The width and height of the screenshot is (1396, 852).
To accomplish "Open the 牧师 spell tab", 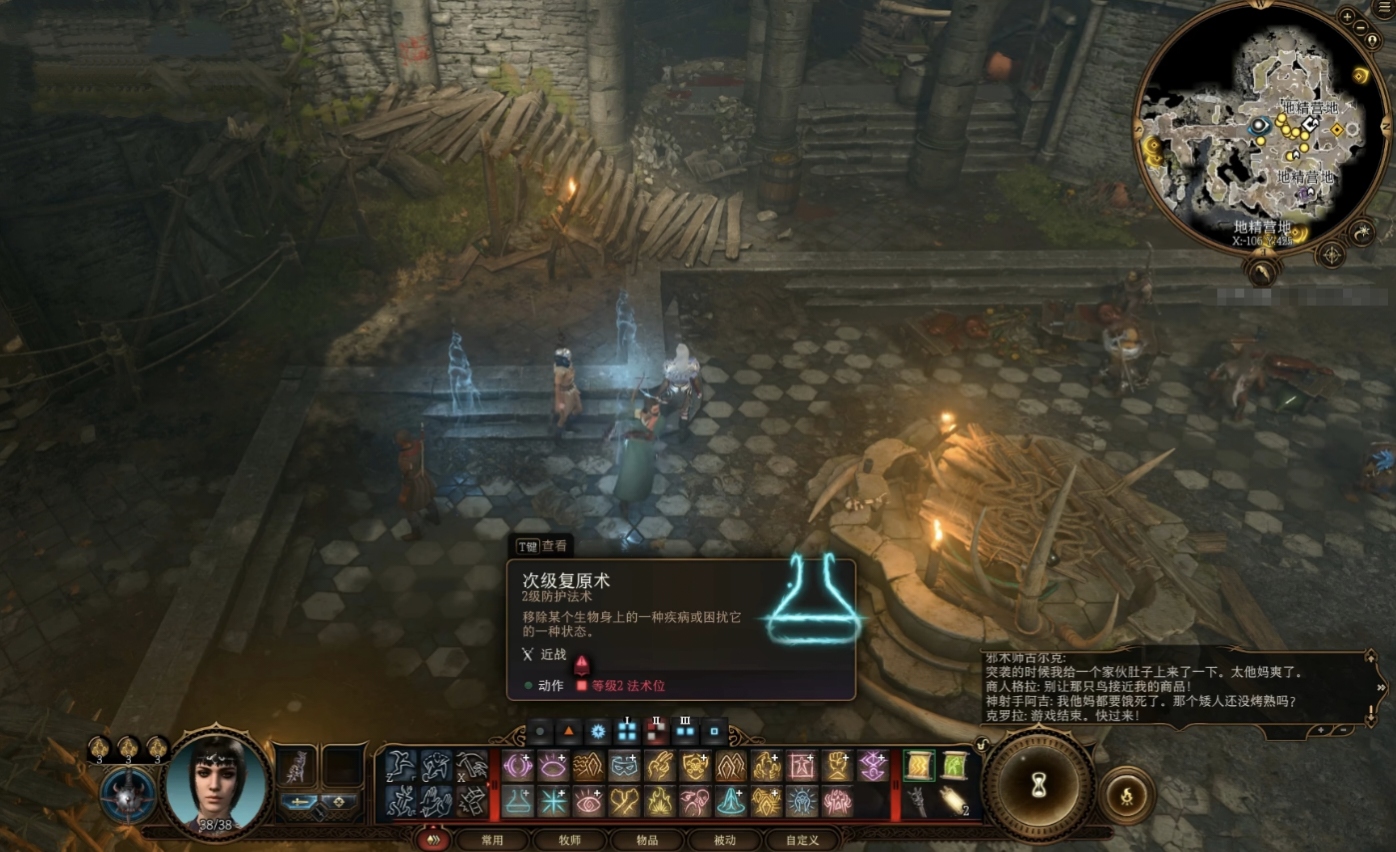I will pos(569,840).
